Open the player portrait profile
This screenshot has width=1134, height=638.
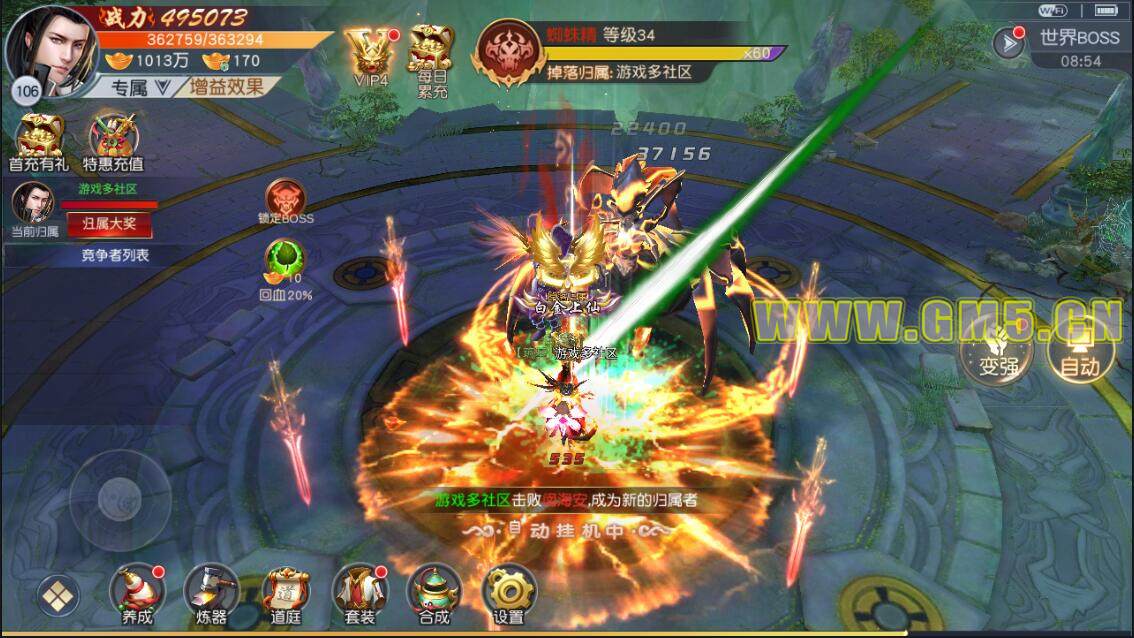pos(52,48)
